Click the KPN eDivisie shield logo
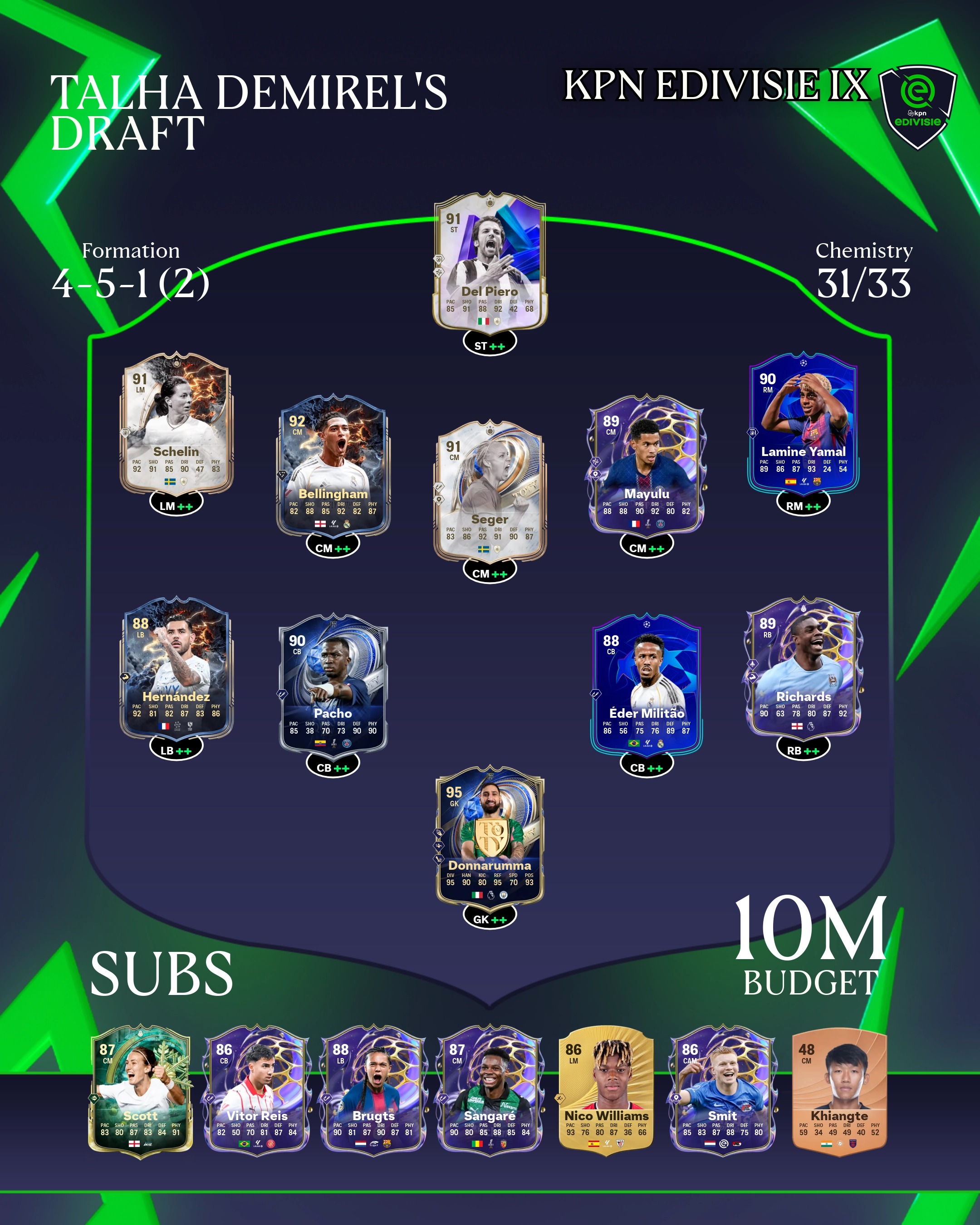This screenshot has width=980, height=1225. pos(917,106)
